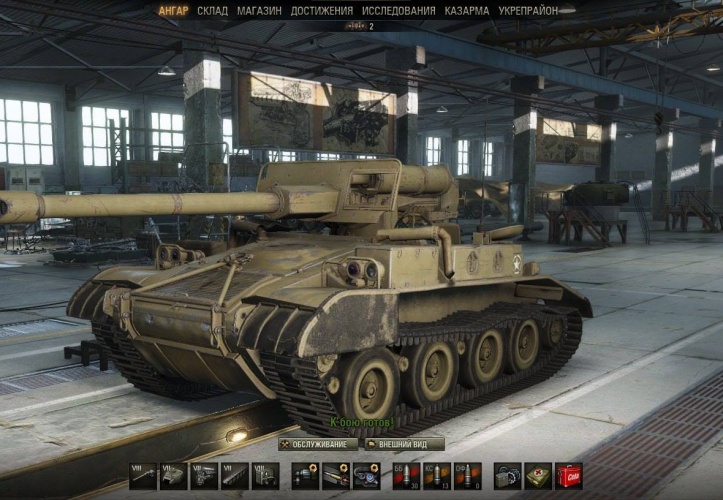The width and height of the screenshot is (723, 500).
Task: Choose the ББ armor-piercing shell slot
Action: pyautogui.click(x=406, y=476)
